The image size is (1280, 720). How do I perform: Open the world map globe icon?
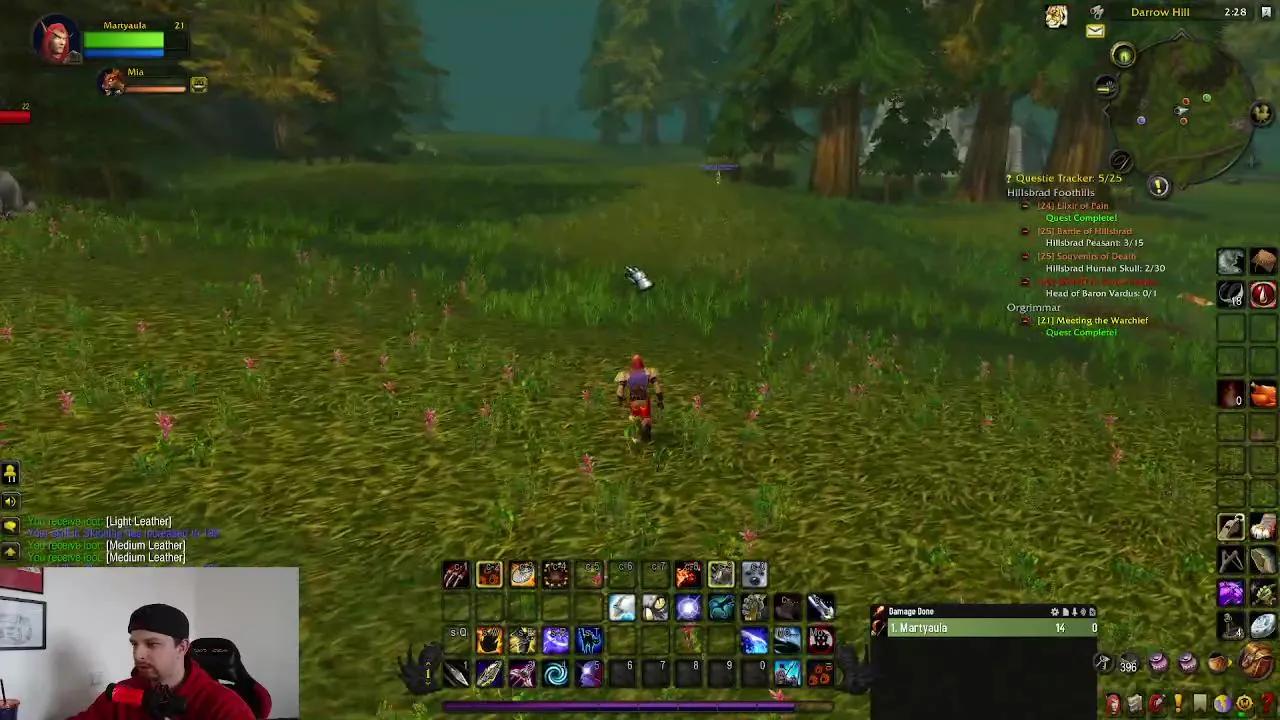tap(1222, 703)
